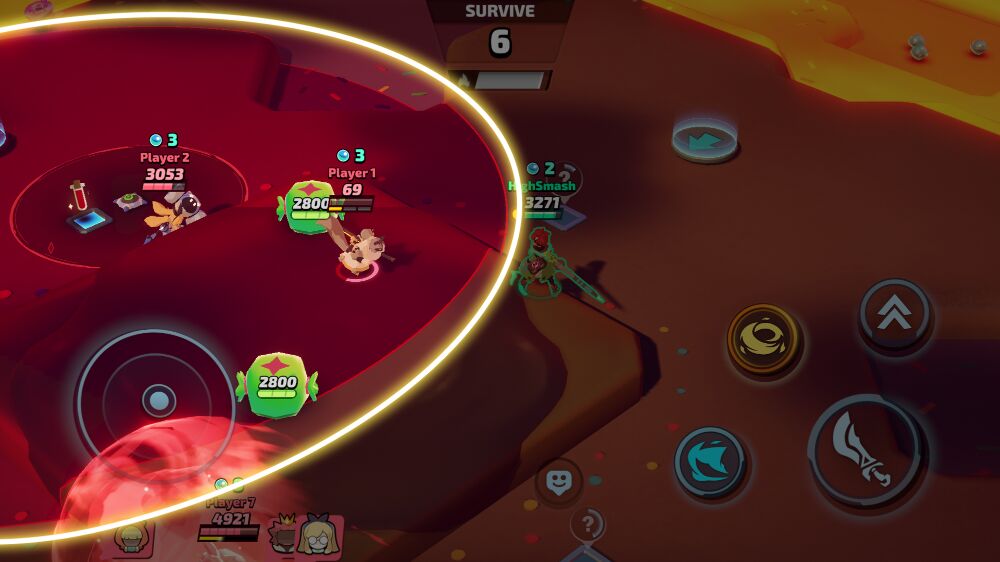The height and width of the screenshot is (562, 1000).
Task: Open the question mark help icon
Action: pyautogui.click(x=588, y=523)
